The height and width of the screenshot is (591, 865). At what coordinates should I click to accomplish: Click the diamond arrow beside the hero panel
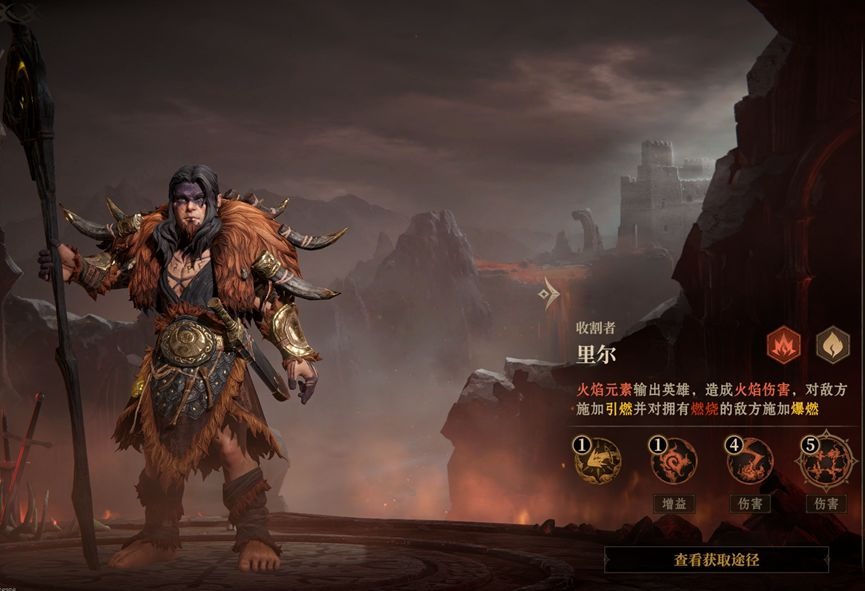pos(548,292)
